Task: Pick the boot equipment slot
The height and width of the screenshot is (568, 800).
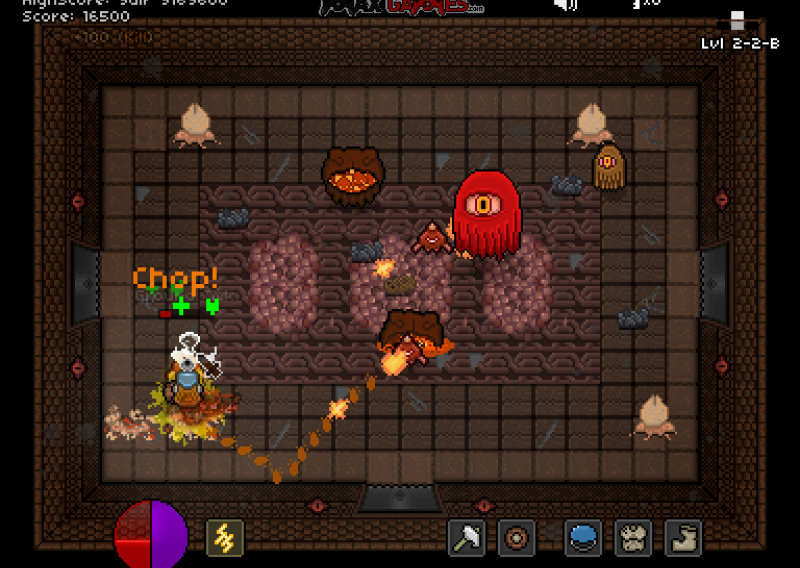Action: click(684, 538)
